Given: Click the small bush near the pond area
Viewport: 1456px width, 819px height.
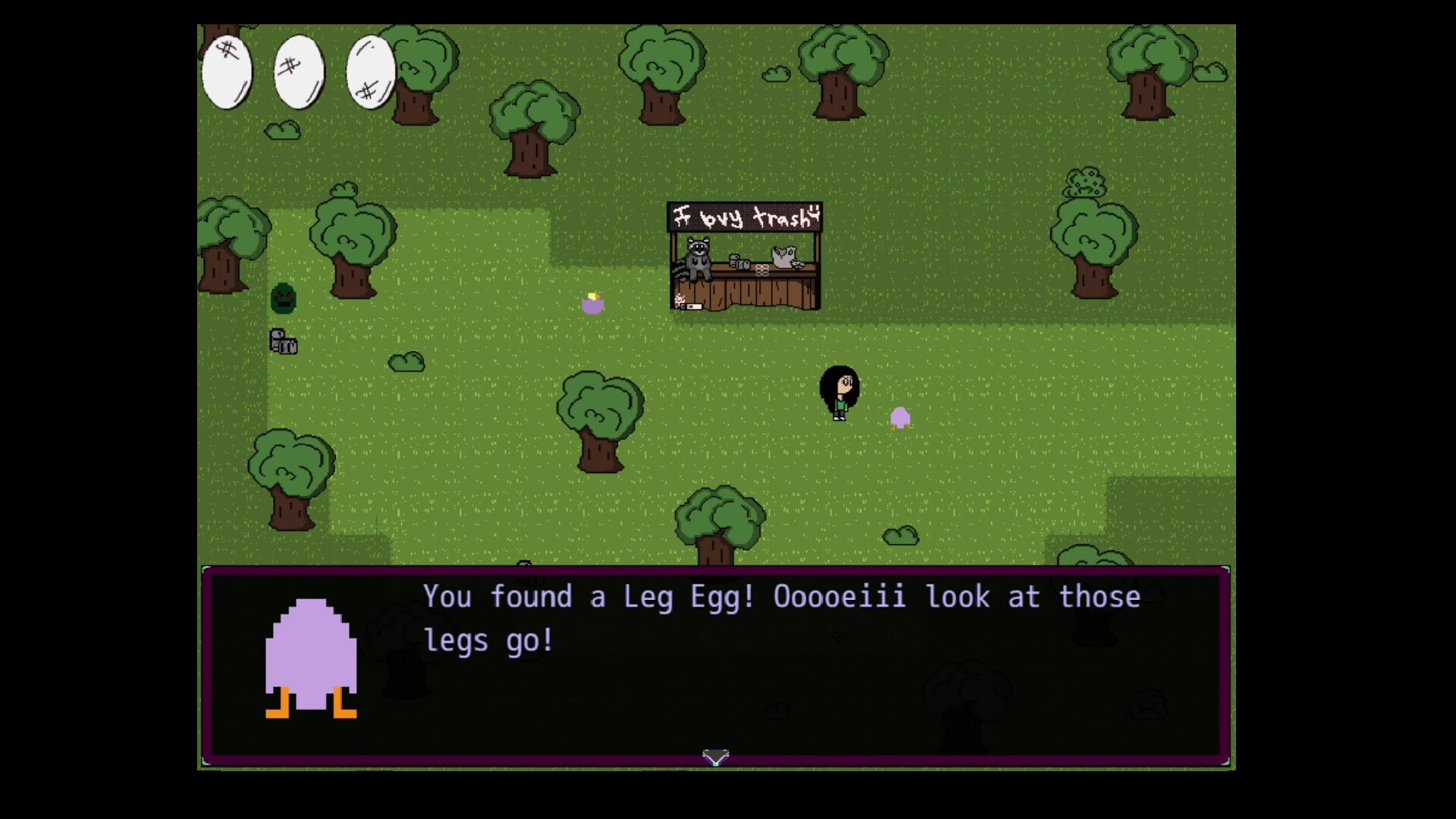Looking at the screenshot, I should [407, 362].
